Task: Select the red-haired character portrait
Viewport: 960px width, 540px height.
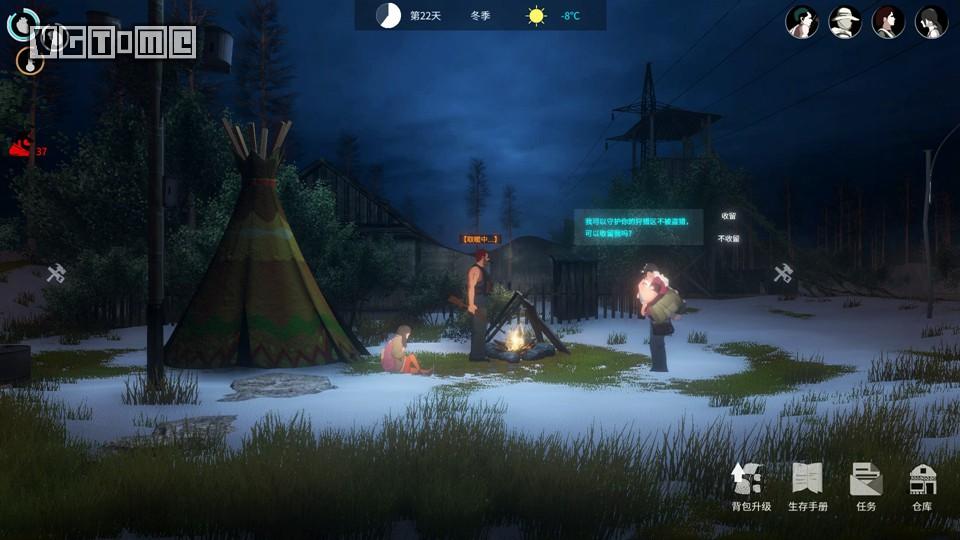Action: point(888,21)
